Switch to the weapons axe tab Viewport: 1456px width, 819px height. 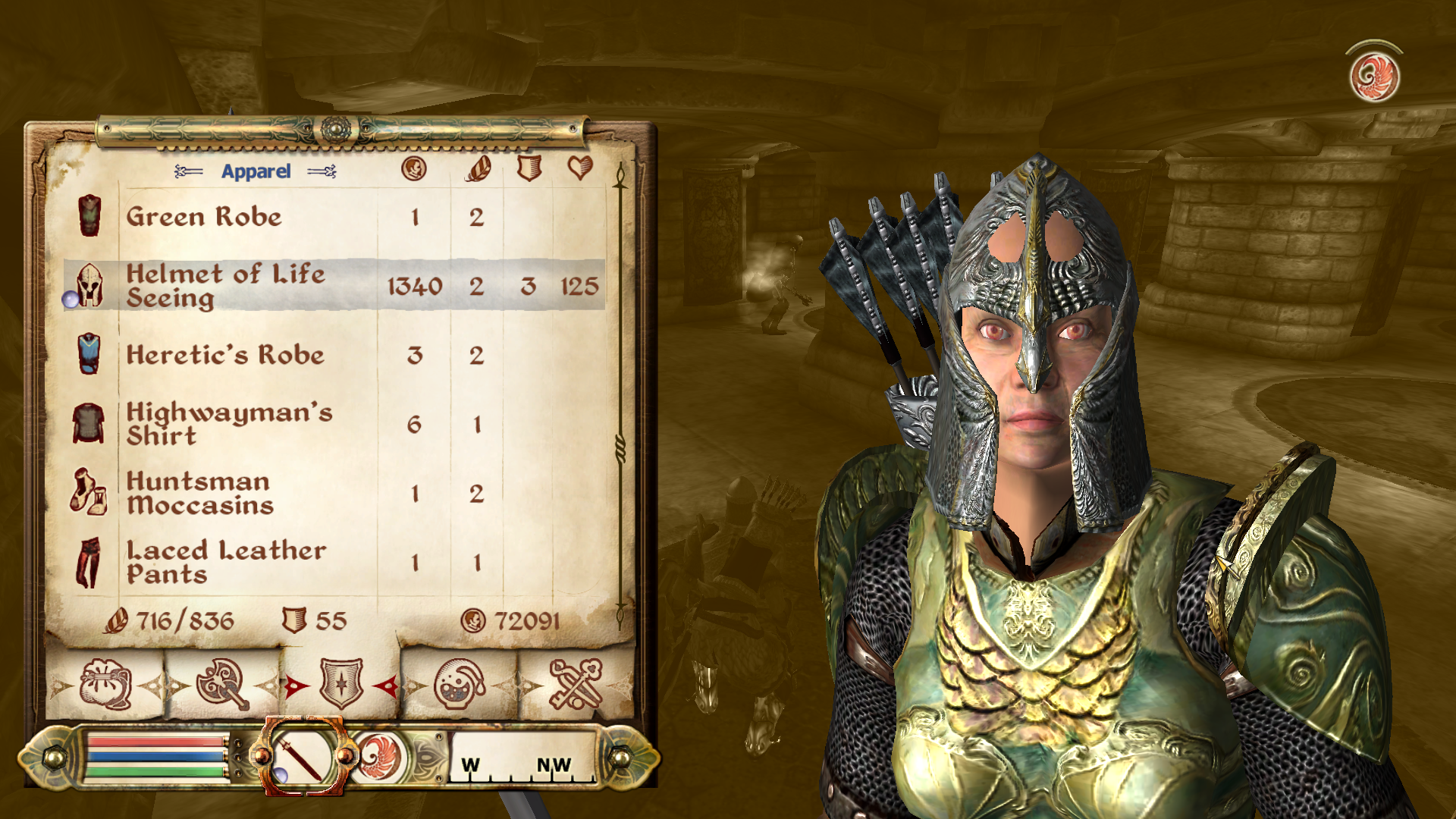[x=222, y=685]
